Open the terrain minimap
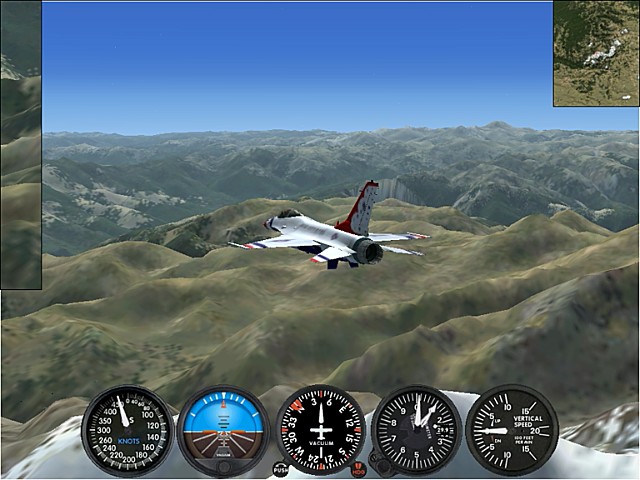The image size is (640, 480). [596, 53]
